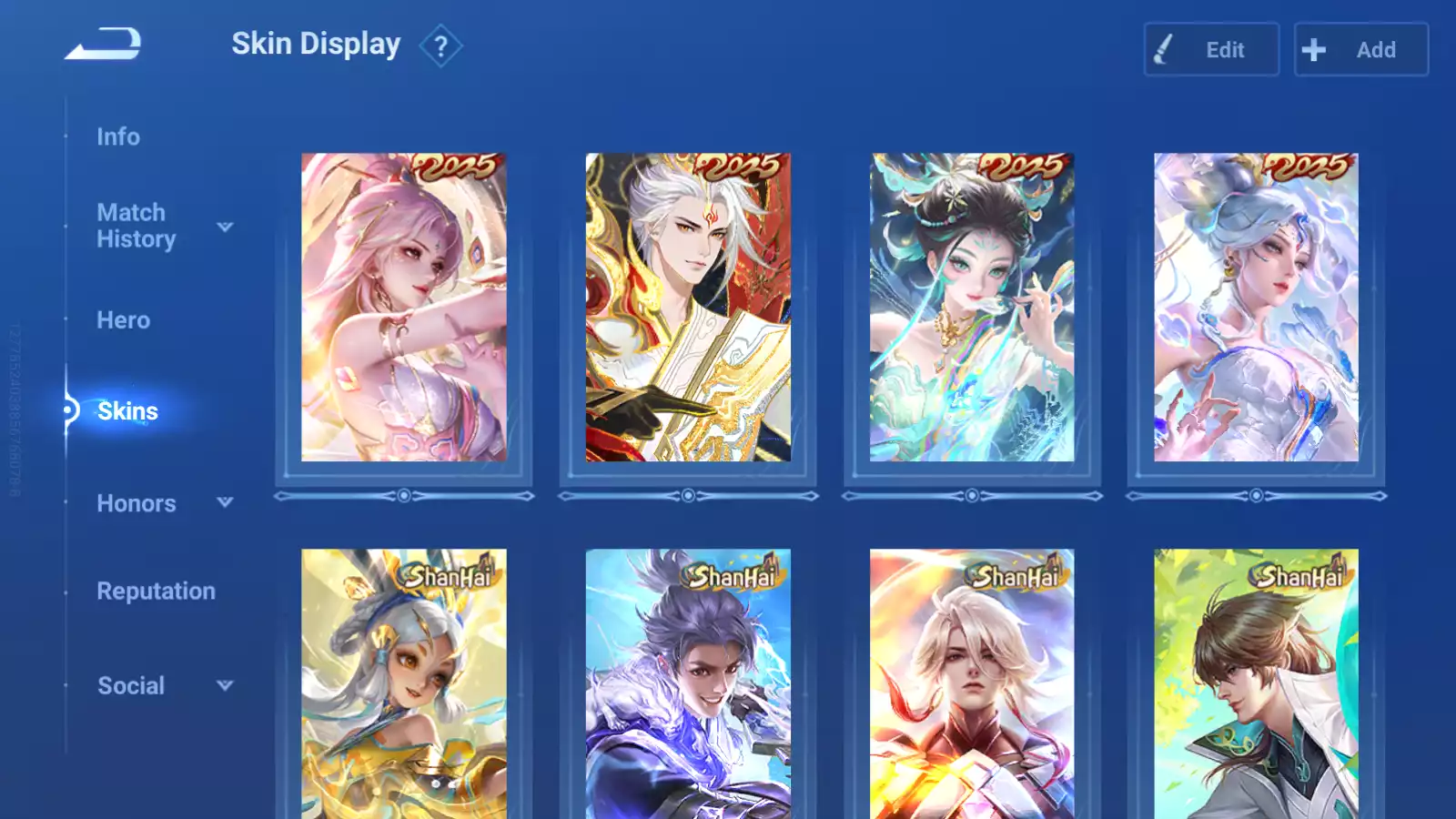Go back using the return arrow
The height and width of the screenshot is (819, 1456).
[103, 44]
